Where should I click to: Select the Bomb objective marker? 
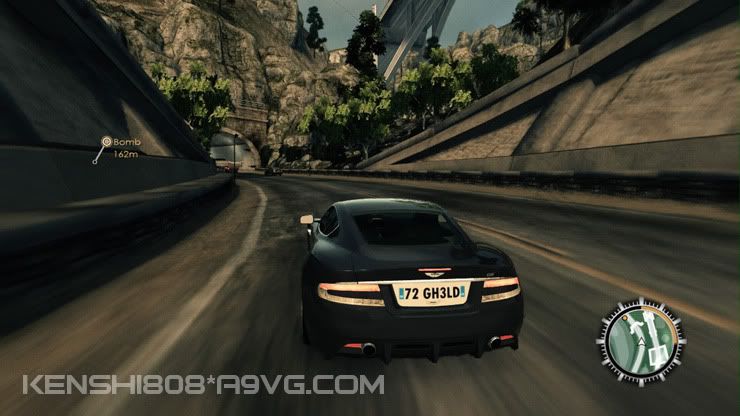coord(105,143)
